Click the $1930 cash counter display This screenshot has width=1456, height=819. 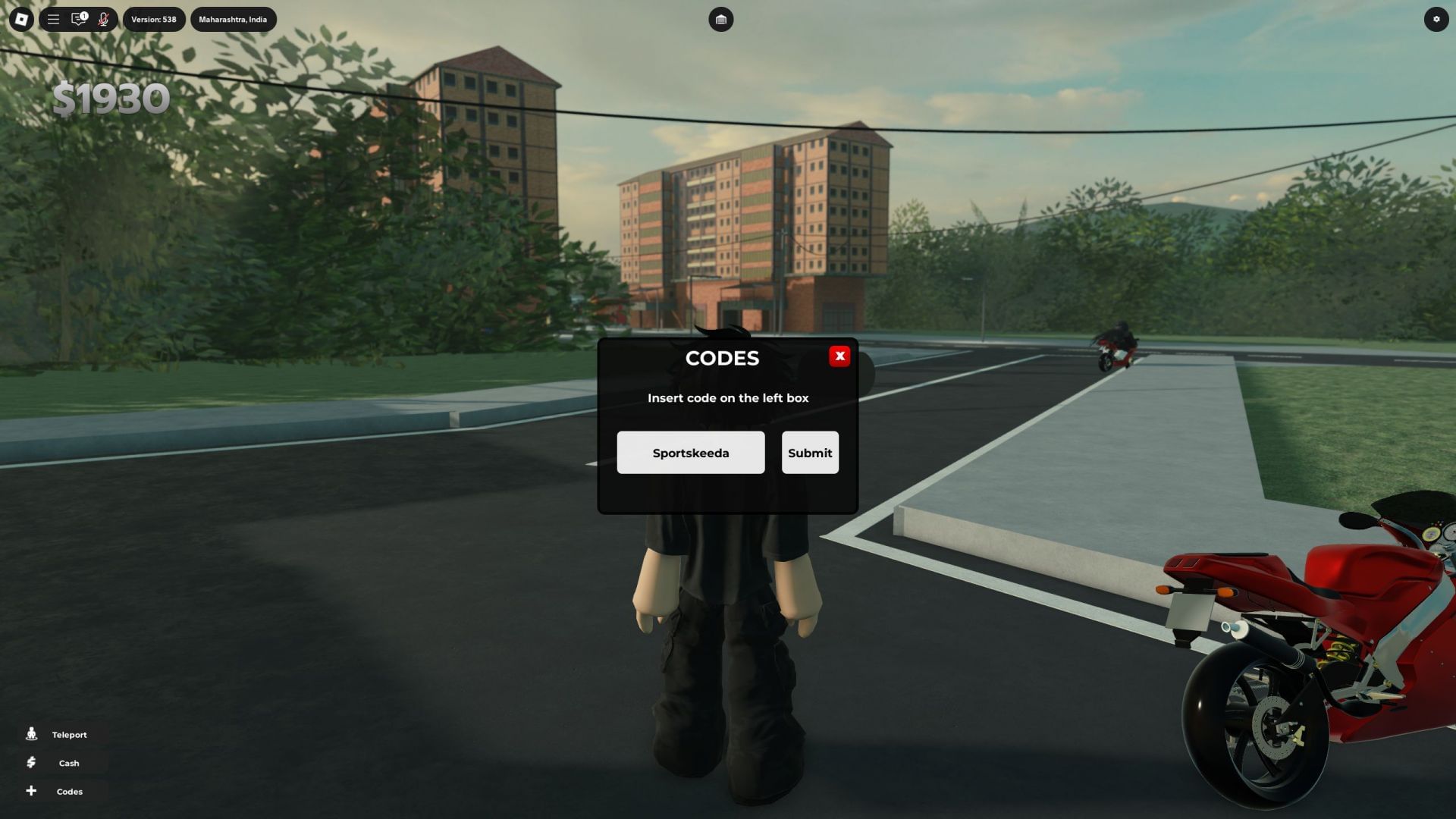(111, 97)
